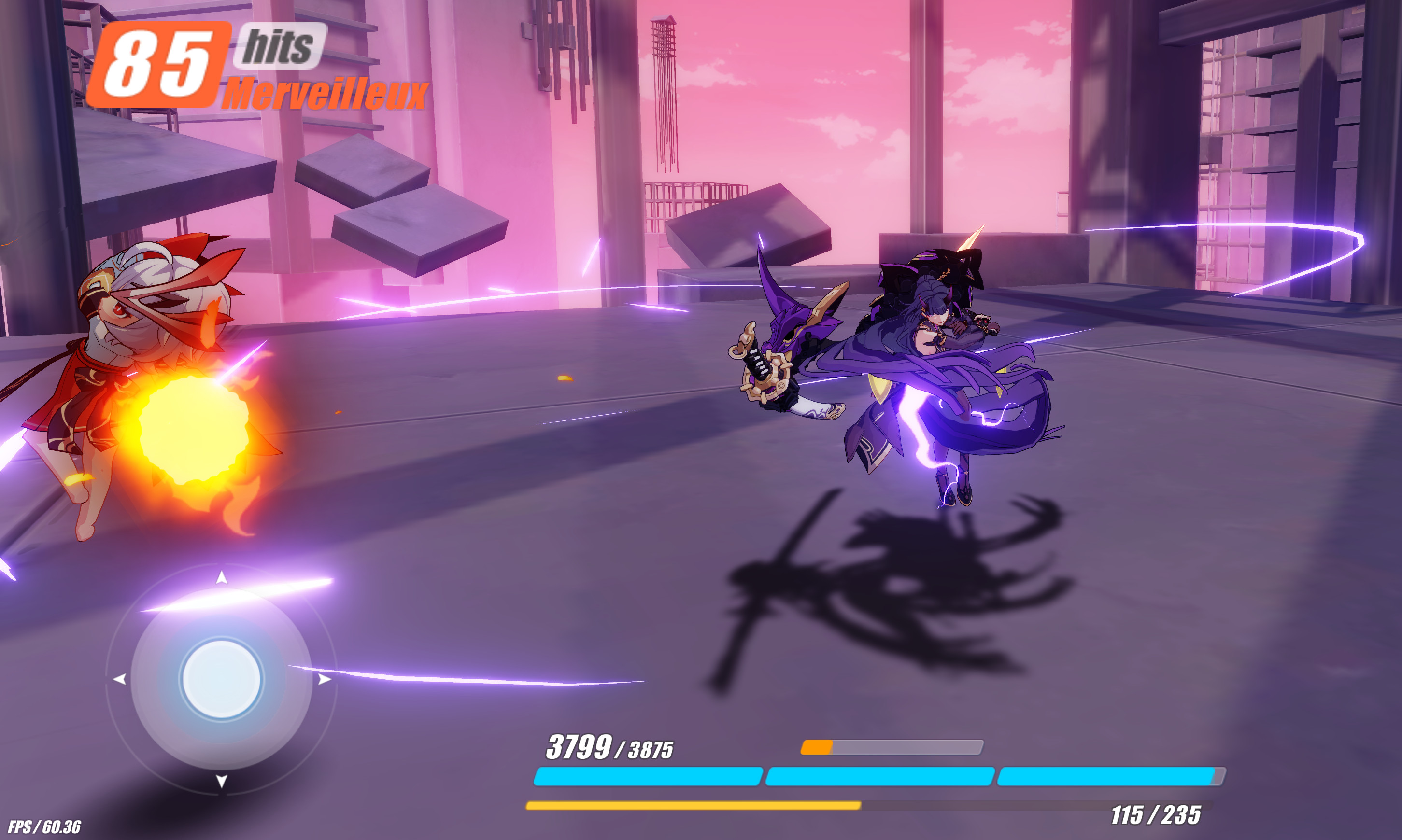Viewport: 1402px width, 840px height.
Task: Click the joystick's left arrow
Action: [119, 679]
